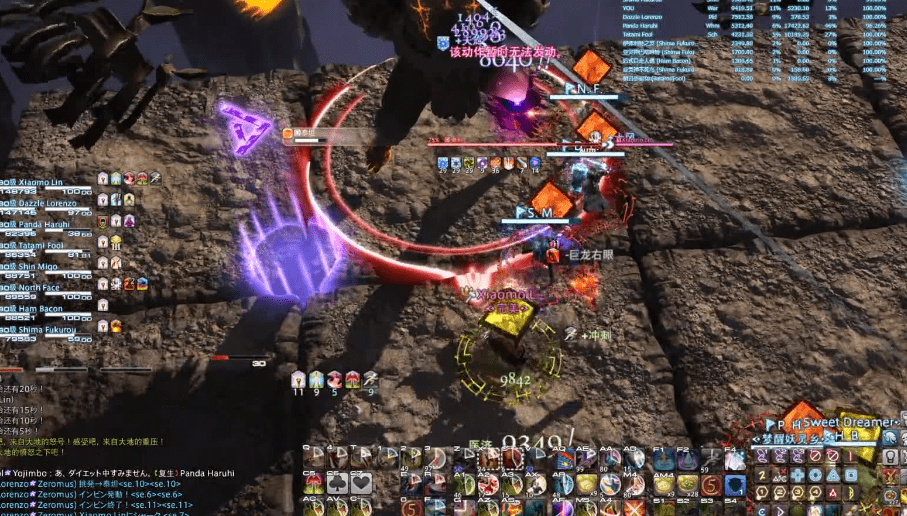907x516 pixels.
Task: Target party member North Face
Action: (x=40, y=287)
